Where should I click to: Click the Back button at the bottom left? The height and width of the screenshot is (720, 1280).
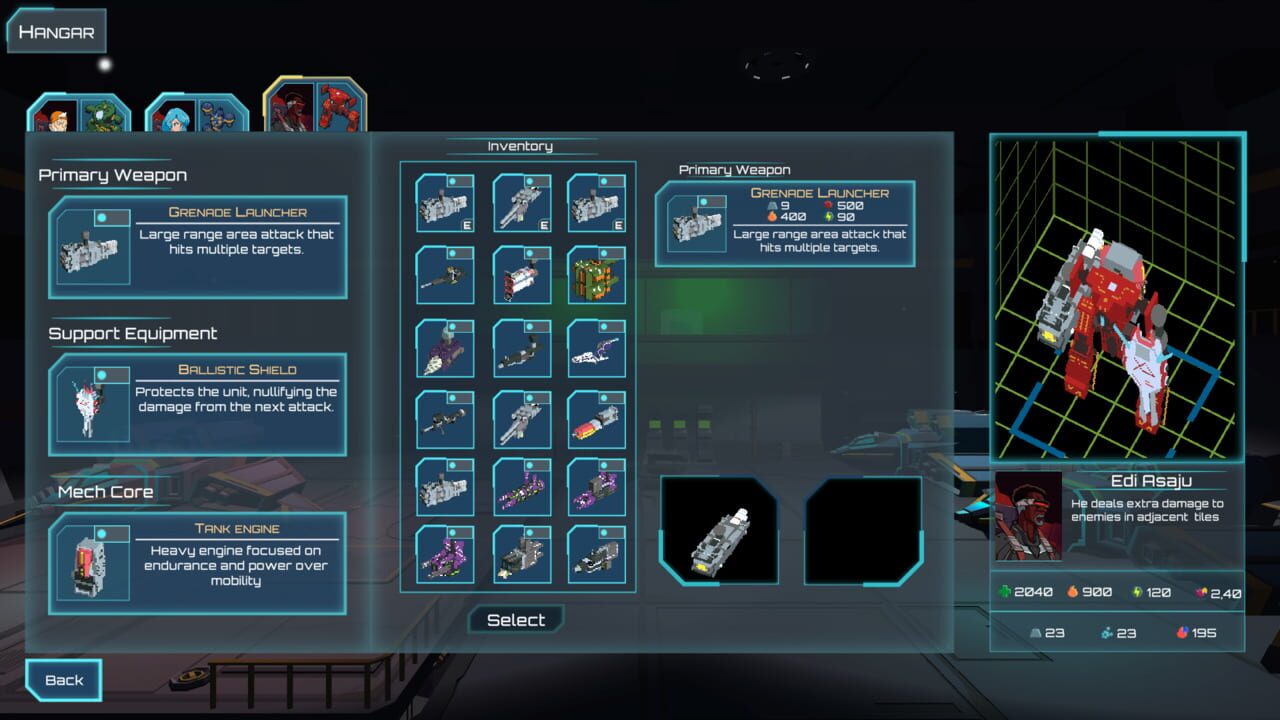pos(63,679)
